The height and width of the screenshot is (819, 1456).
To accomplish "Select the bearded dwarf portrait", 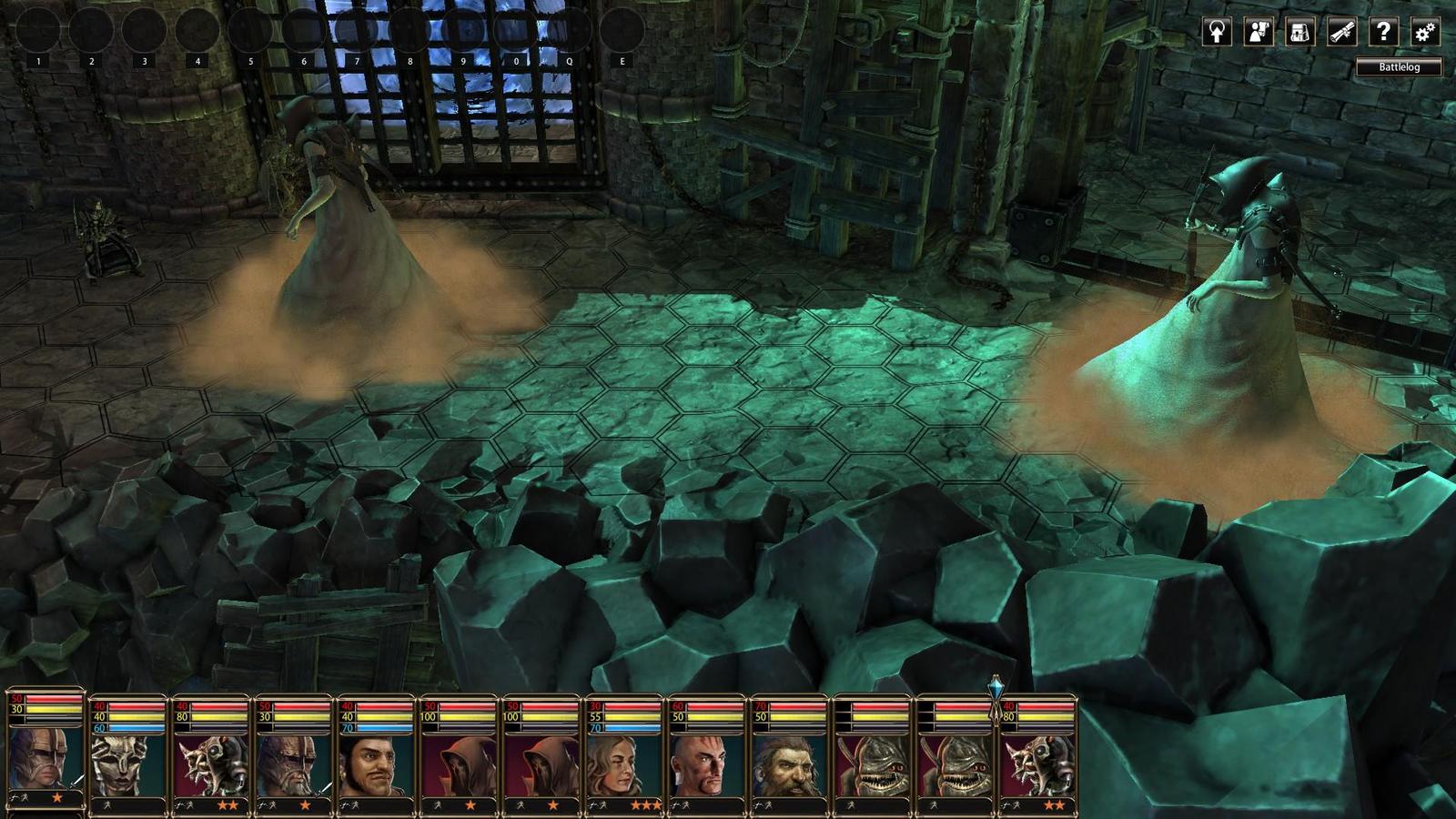I will tap(788, 764).
